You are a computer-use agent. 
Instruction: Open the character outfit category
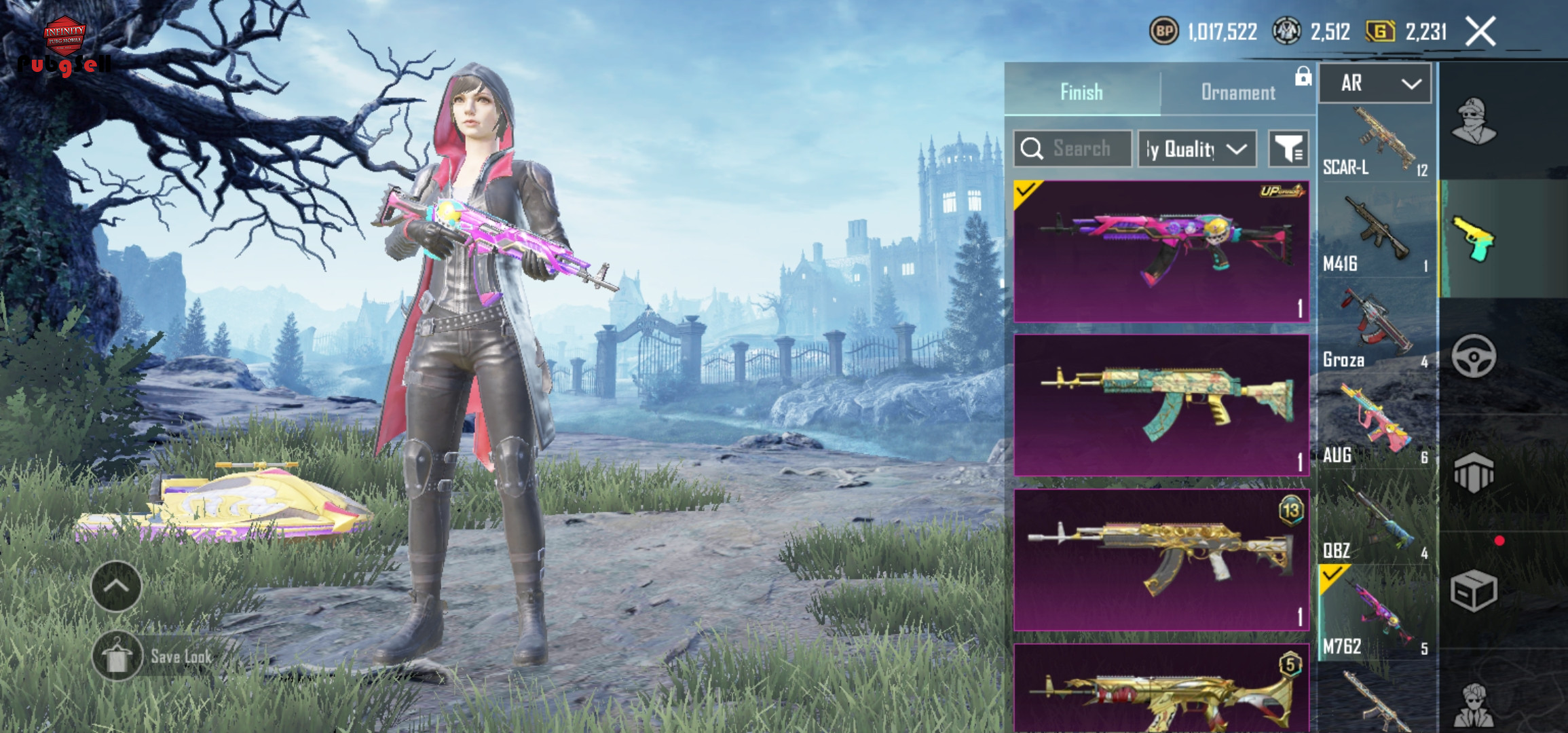tap(1474, 121)
